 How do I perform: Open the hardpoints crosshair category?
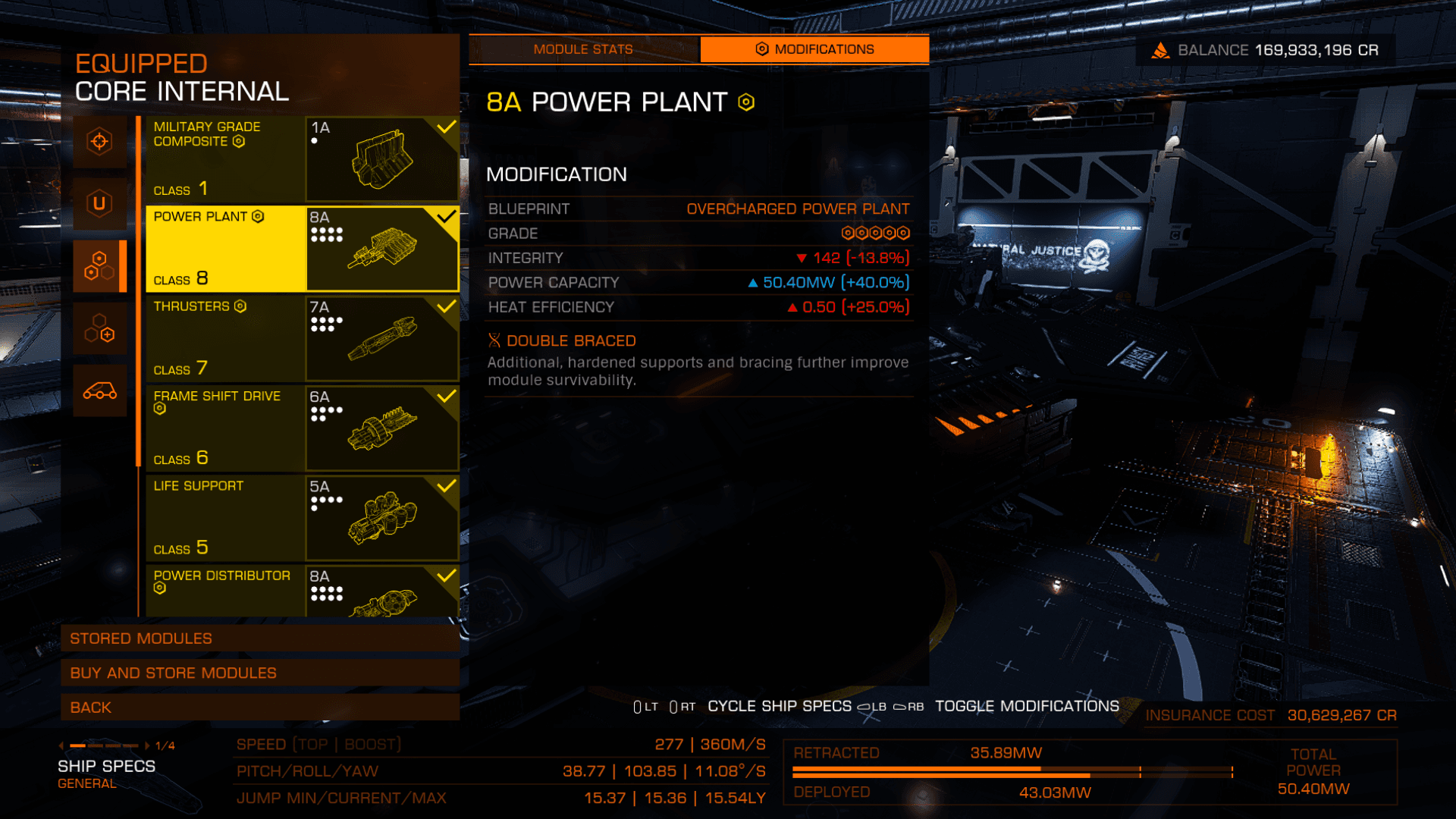tap(99, 142)
